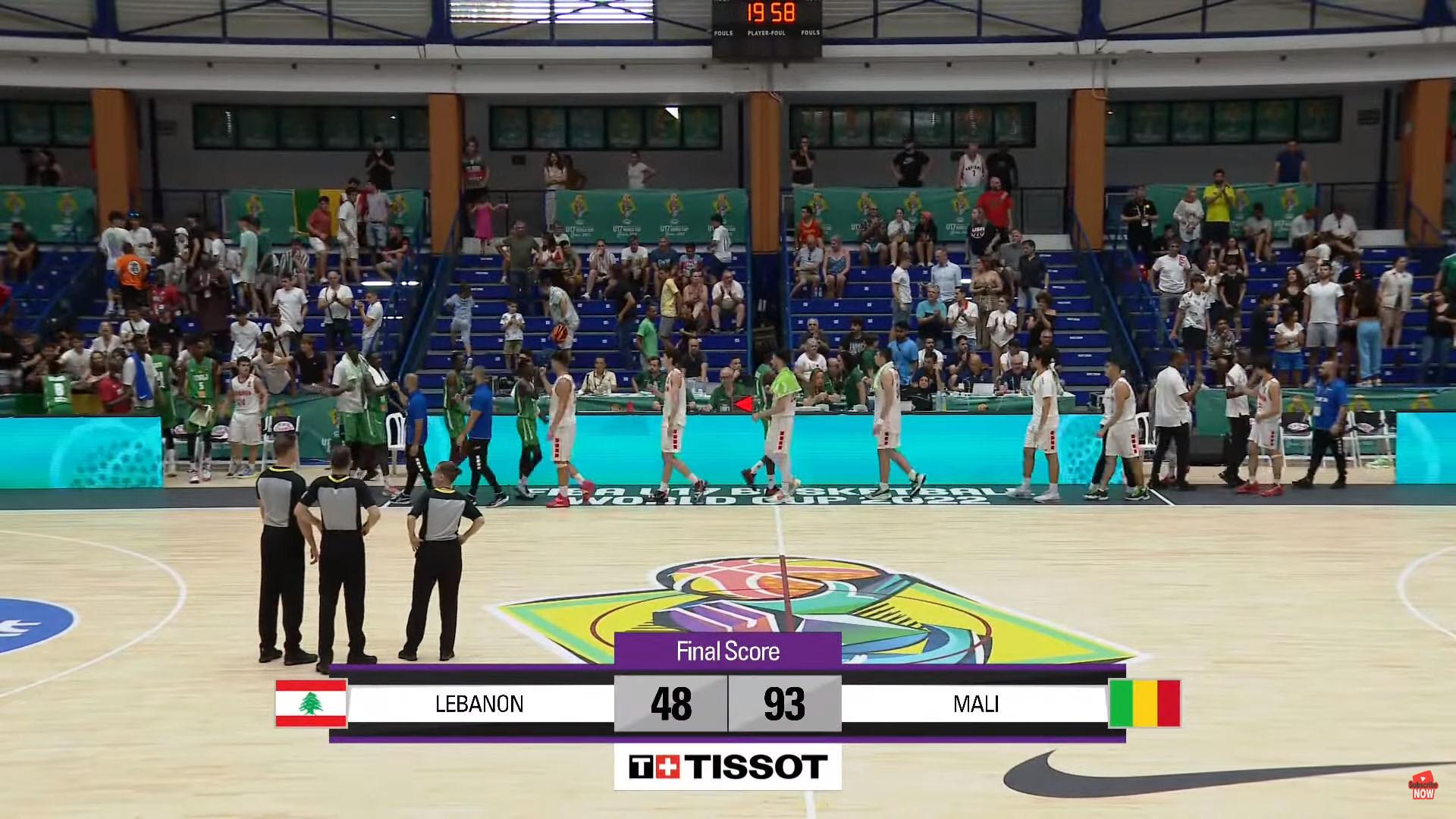The height and width of the screenshot is (819, 1456).
Task: Click the Subscribe Now watermark button
Action: [1423, 786]
